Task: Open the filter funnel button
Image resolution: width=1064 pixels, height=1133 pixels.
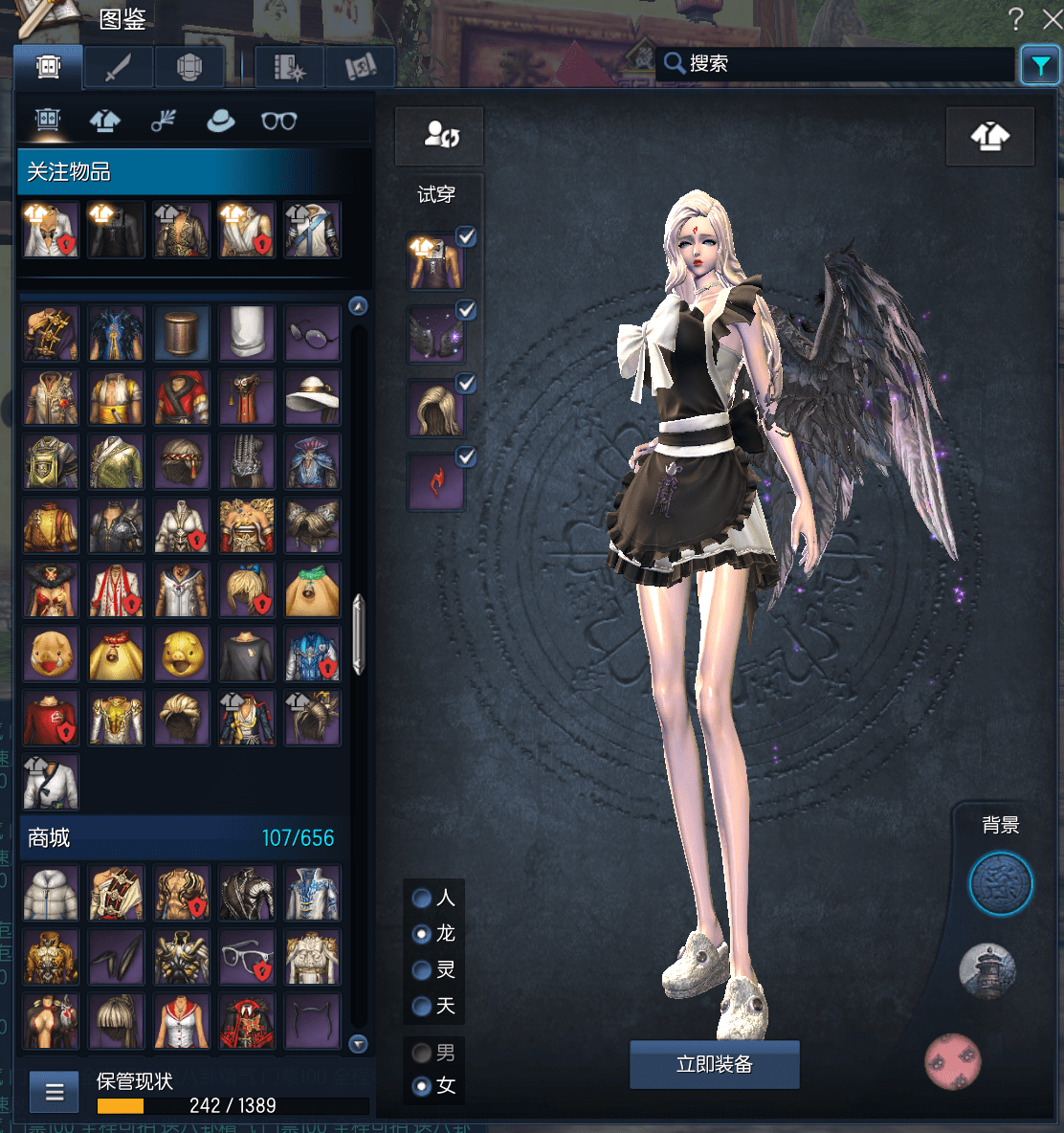Action: point(1039,65)
